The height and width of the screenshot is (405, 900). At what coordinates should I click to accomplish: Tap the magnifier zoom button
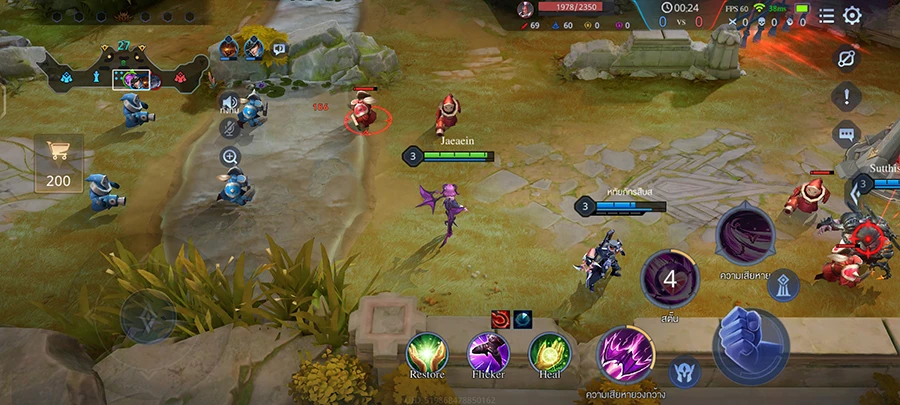[230, 157]
